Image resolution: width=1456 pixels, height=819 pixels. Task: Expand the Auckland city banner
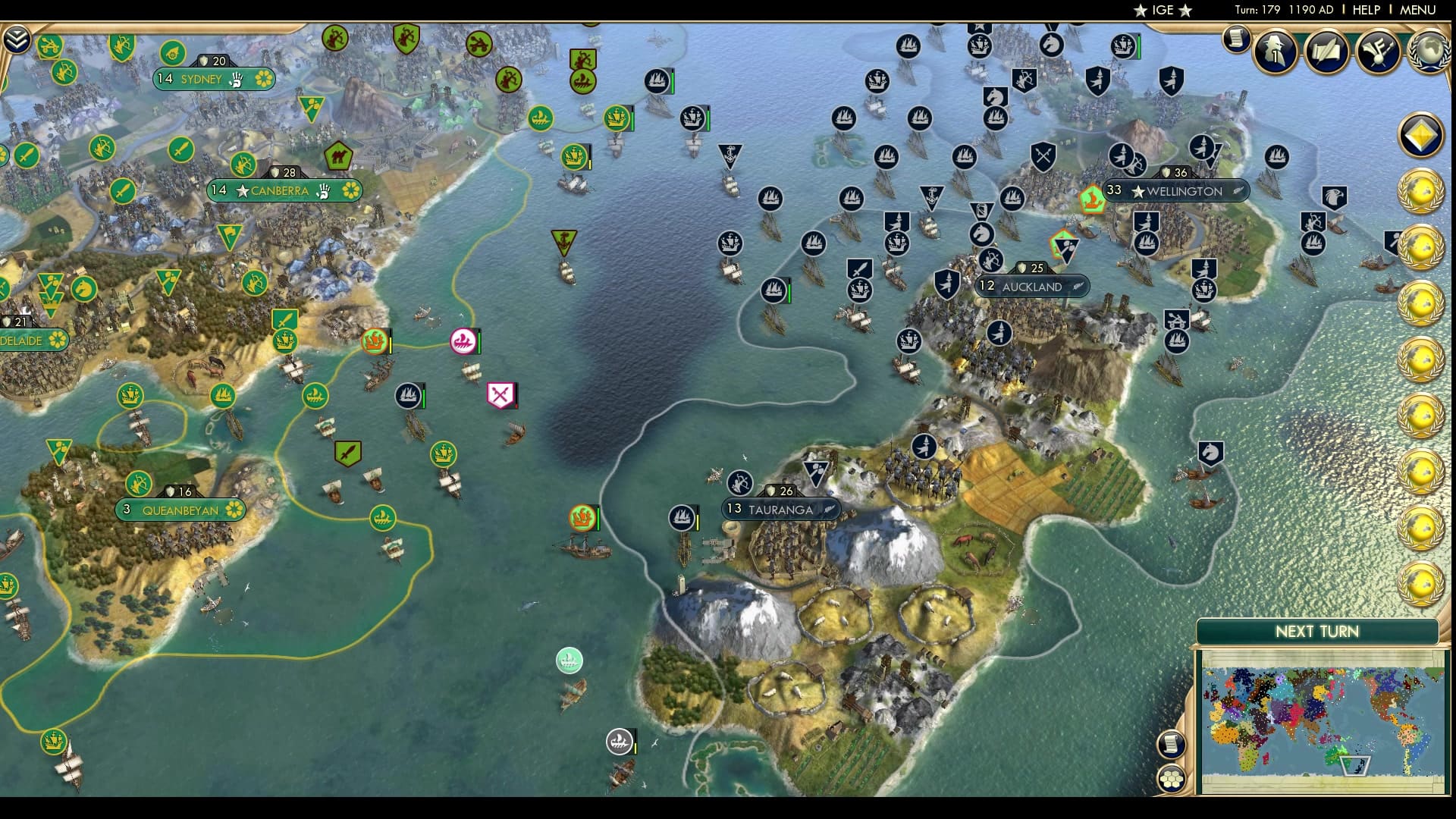[1031, 287]
